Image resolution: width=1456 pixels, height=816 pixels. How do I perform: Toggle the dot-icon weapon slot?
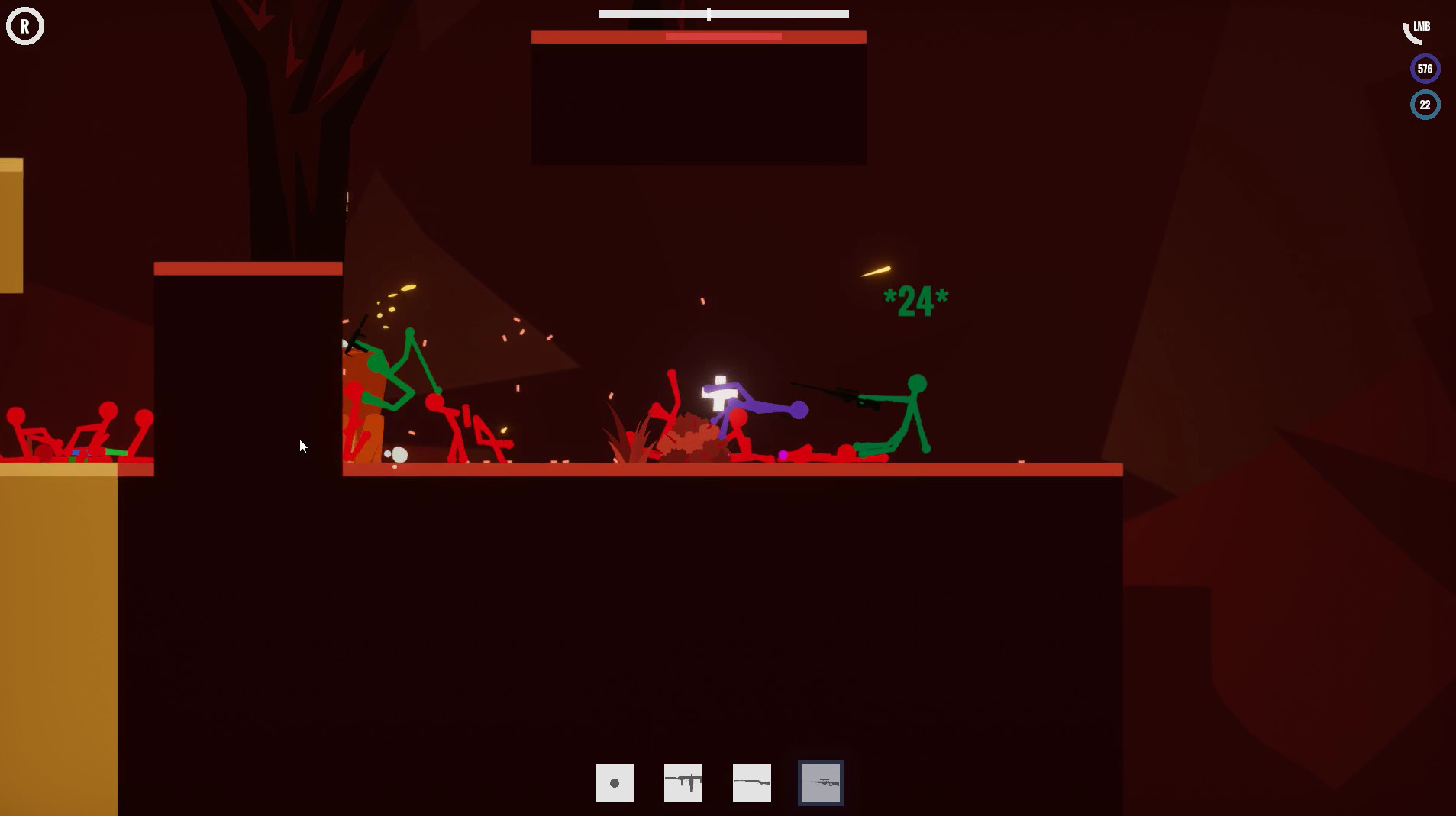pos(614,782)
